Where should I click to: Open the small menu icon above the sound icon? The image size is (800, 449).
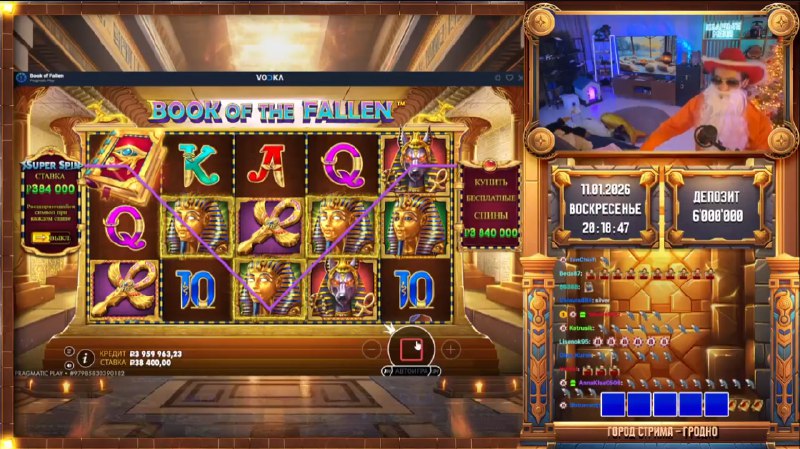pos(70,350)
